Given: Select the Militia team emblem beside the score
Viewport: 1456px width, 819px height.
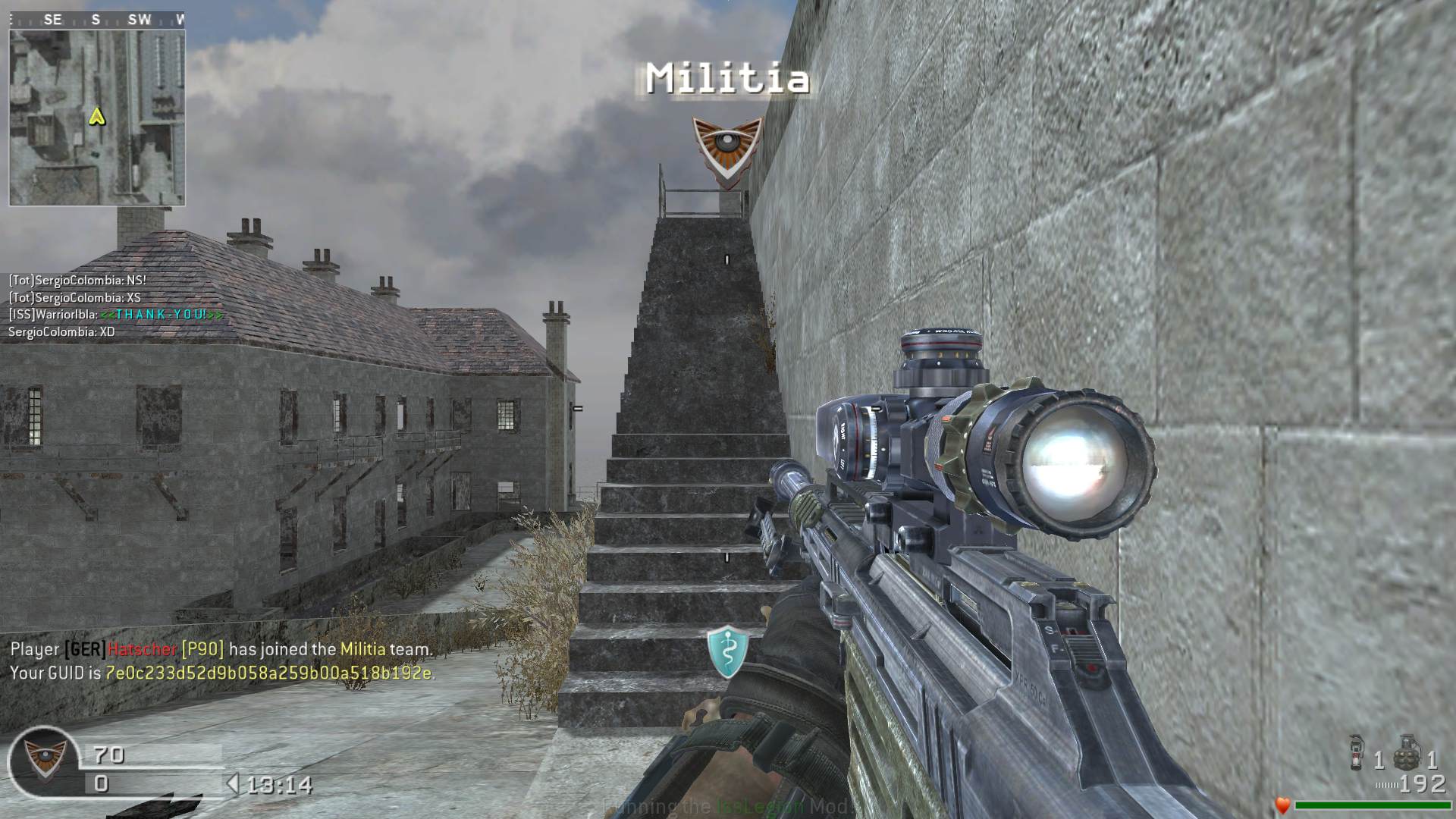Looking at the screenshot, I should tap(43, 760).
